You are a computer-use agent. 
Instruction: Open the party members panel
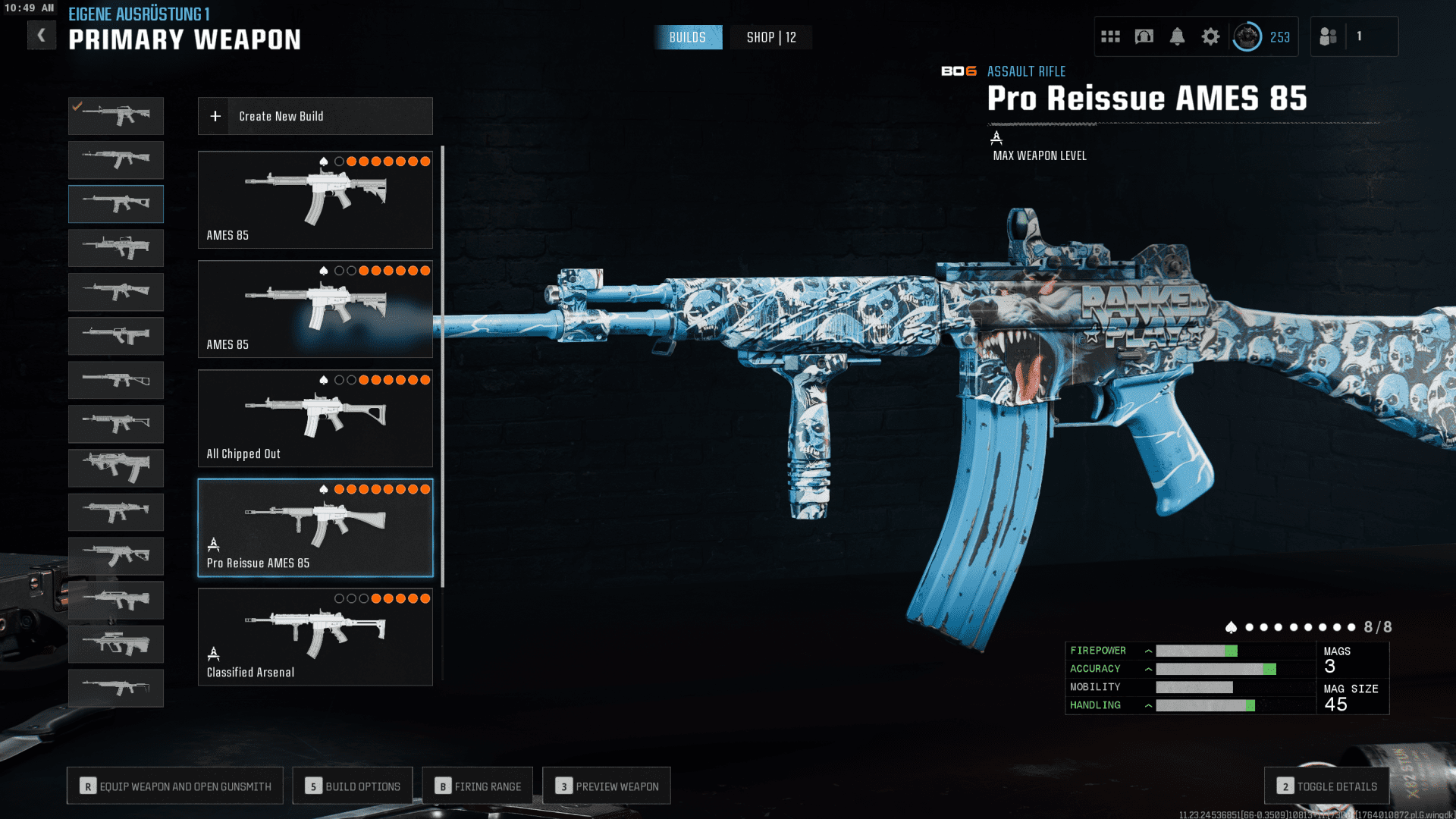pyautogui.click(x=1329, y=36)
